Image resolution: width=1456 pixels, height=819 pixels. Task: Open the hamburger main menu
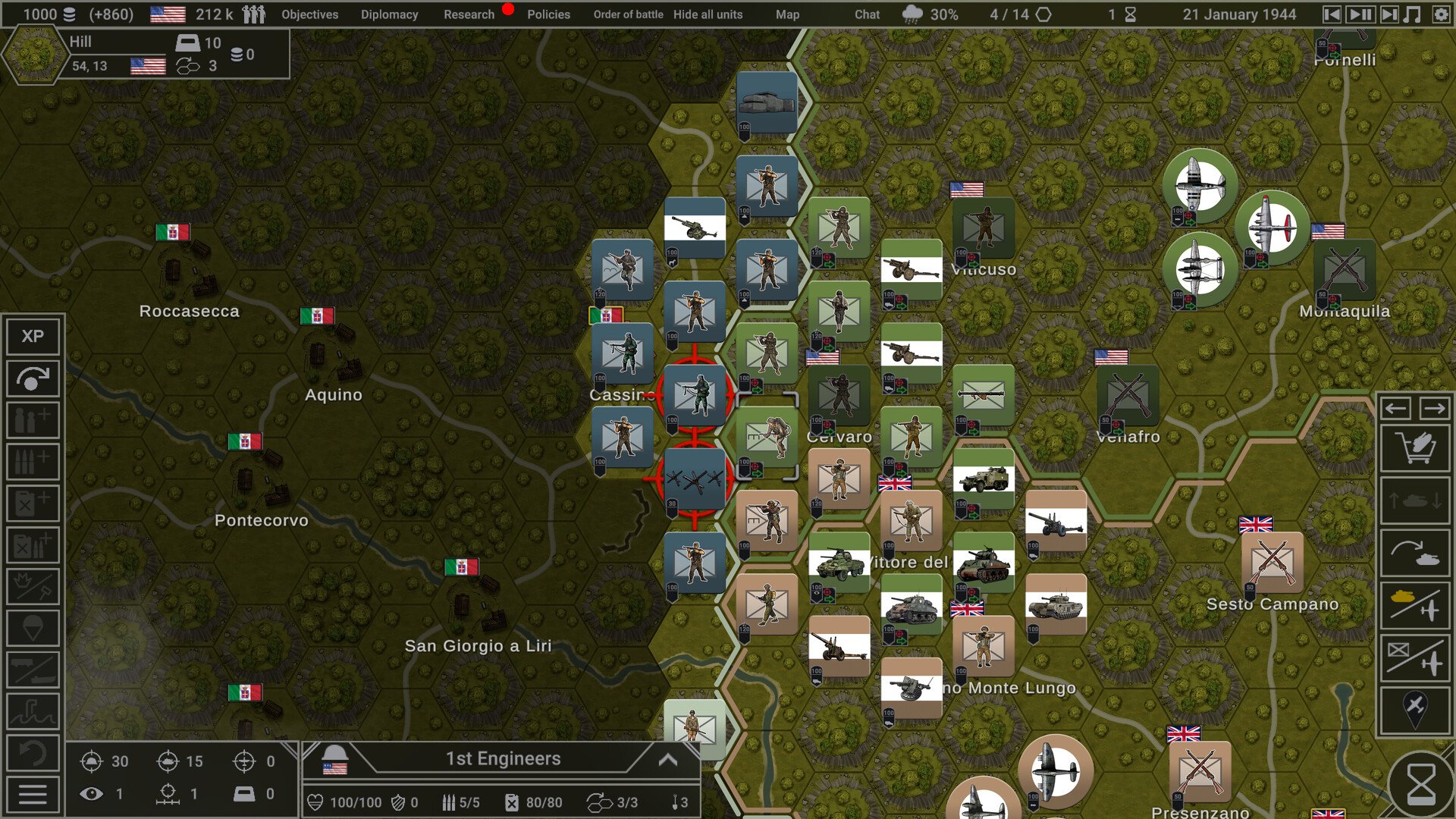point(33,794)
